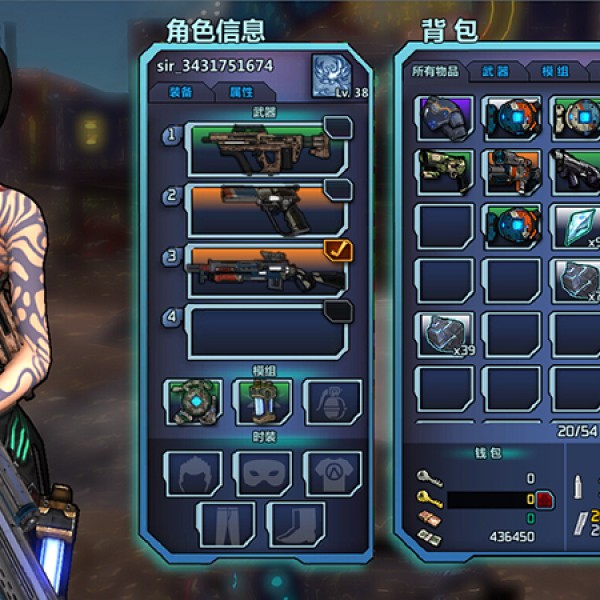The width and height of the screenshot is (600, 600).
Task: Click the empty grenade mod slot
Action: click(332, 401)
